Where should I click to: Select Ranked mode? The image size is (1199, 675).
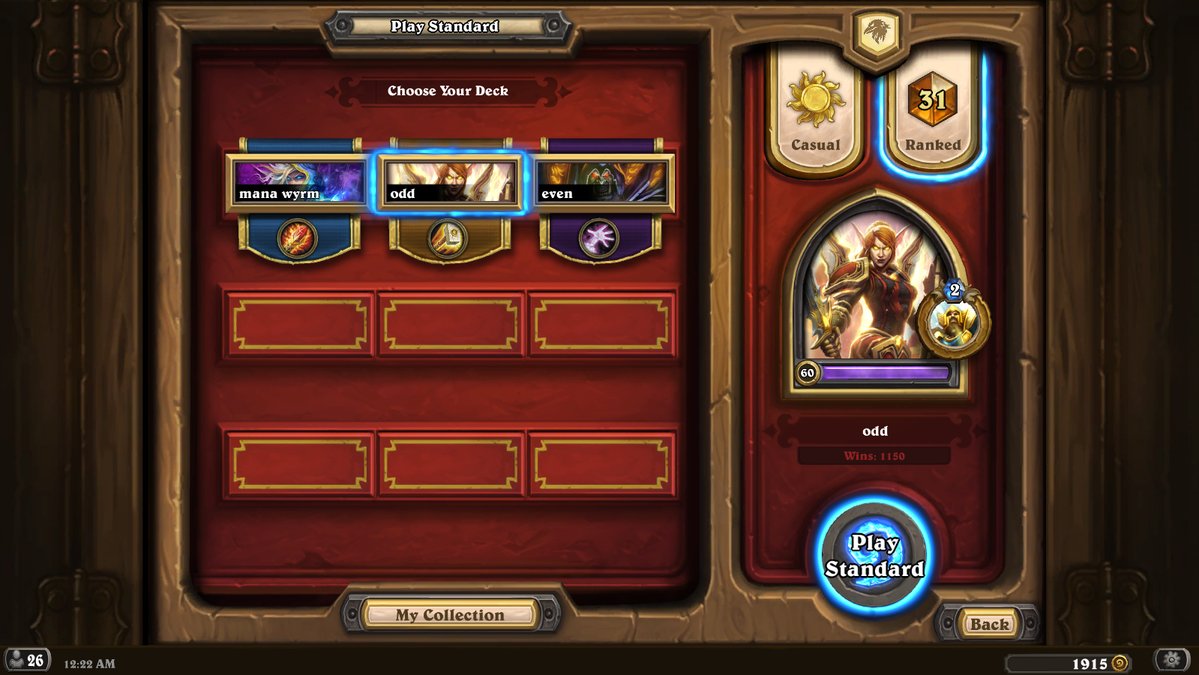pos(932,112)
